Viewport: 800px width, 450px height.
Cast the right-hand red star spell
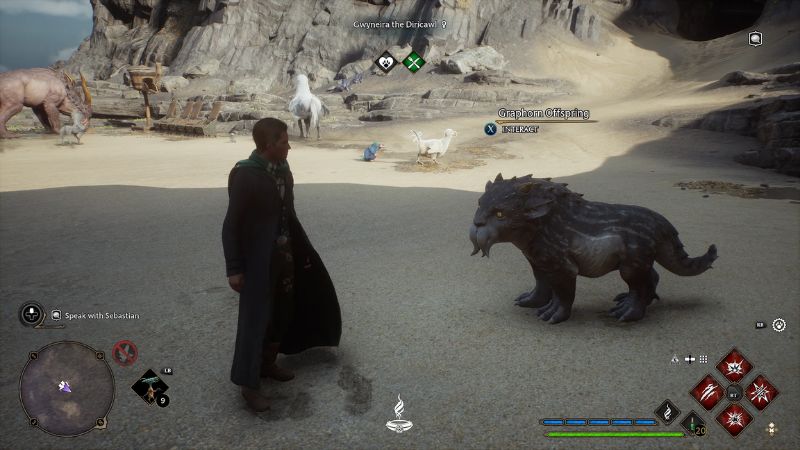pos(761,392)
